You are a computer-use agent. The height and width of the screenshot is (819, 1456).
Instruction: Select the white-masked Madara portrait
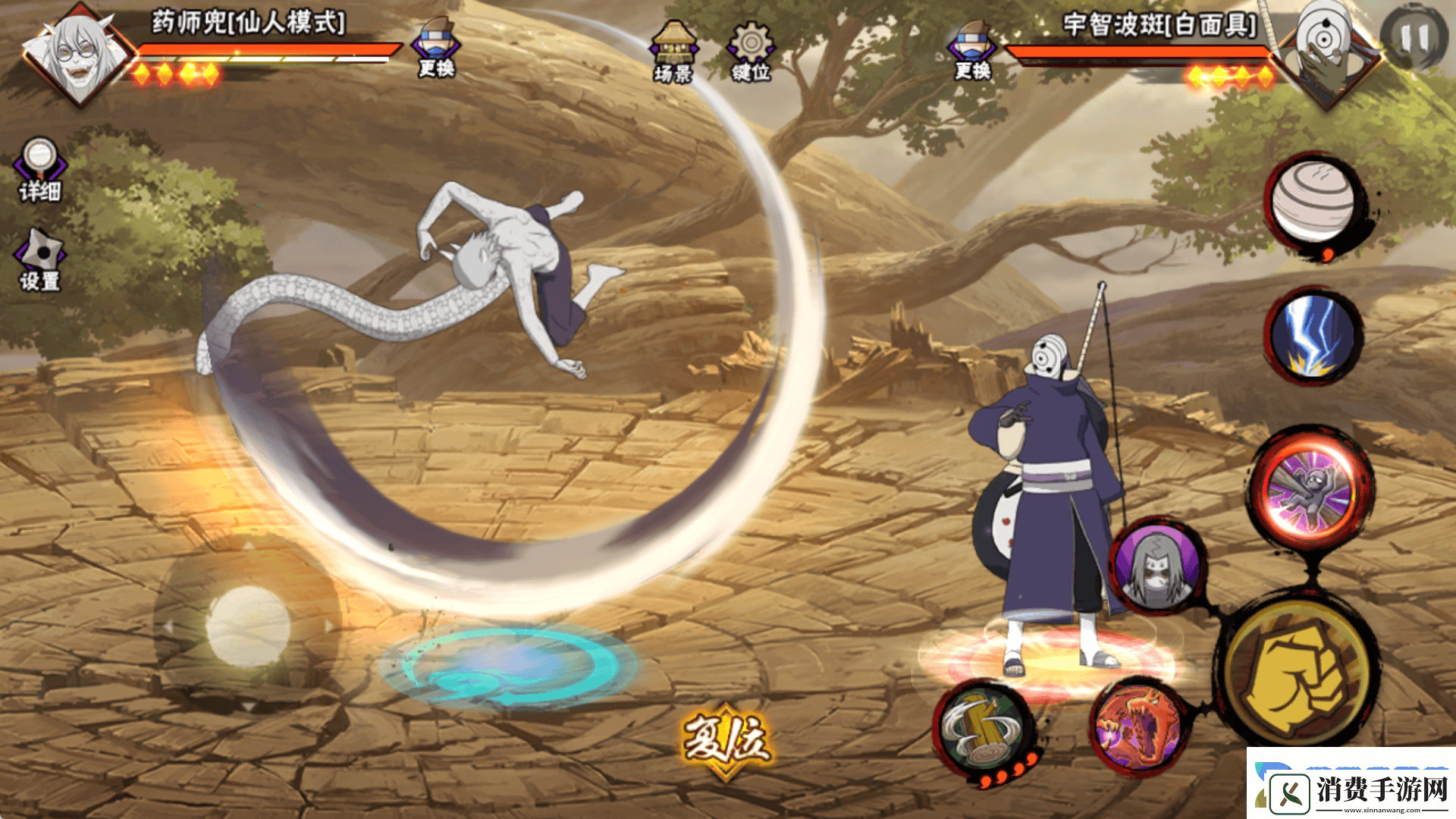click(1324, 52)
